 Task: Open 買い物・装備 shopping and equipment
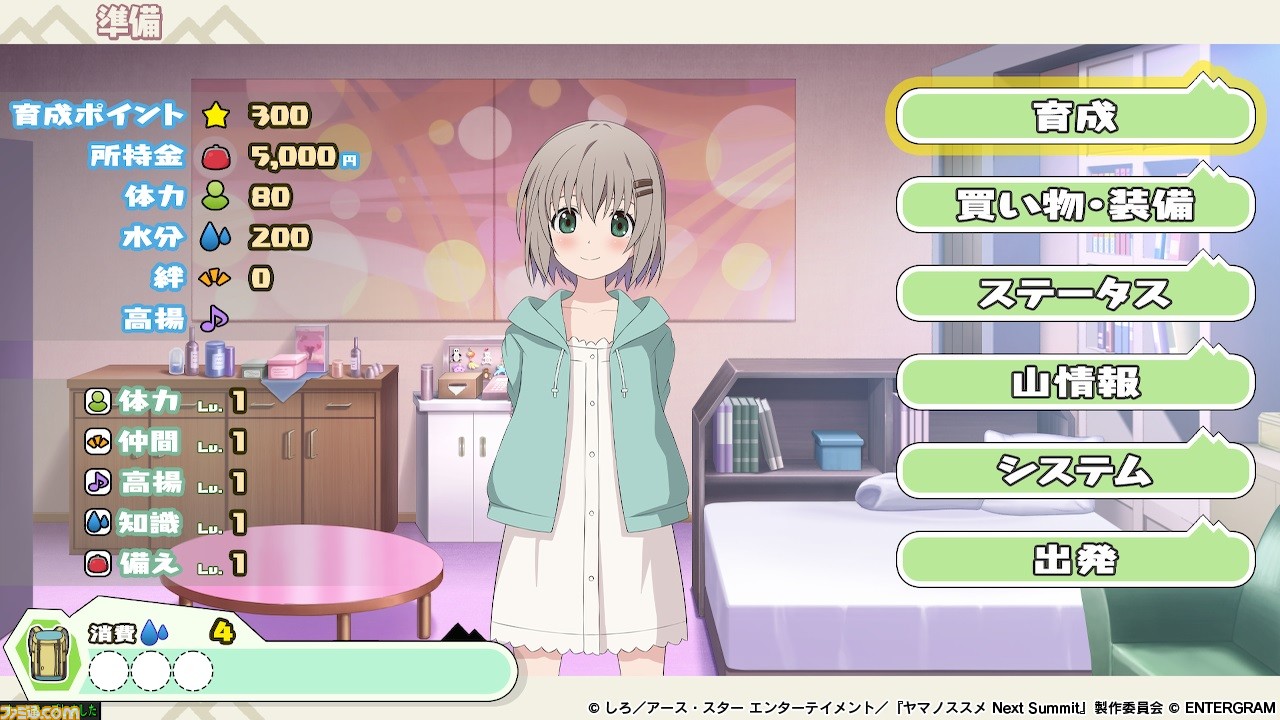1075,206
